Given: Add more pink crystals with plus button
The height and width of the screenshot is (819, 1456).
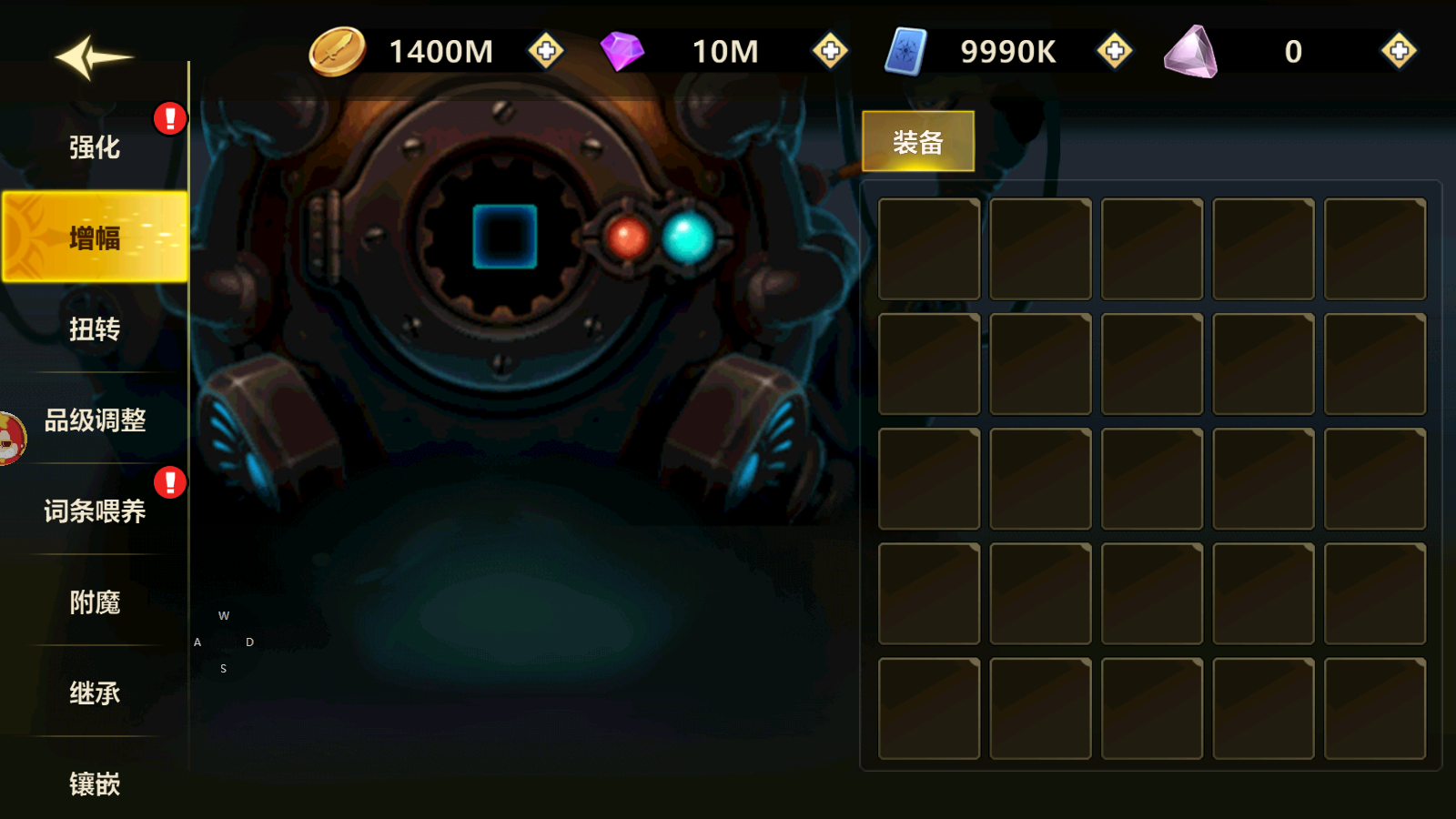Looking at the screenshot, I should [x=1399, y=51].
